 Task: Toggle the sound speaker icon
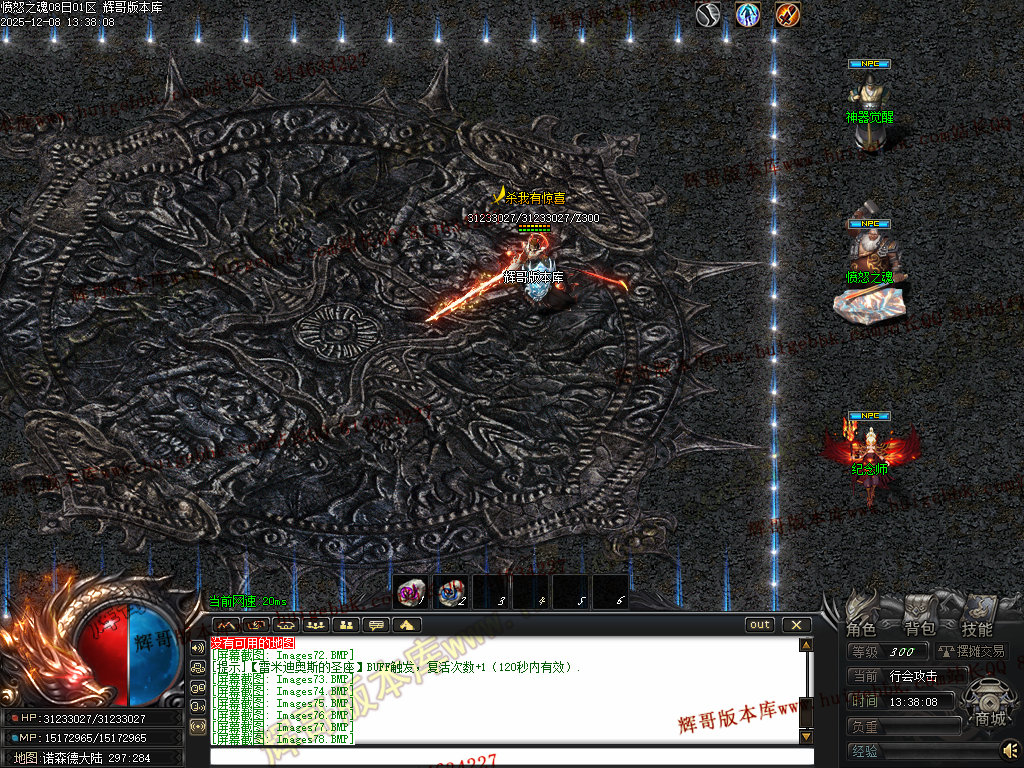click(x=1011, y=749)
